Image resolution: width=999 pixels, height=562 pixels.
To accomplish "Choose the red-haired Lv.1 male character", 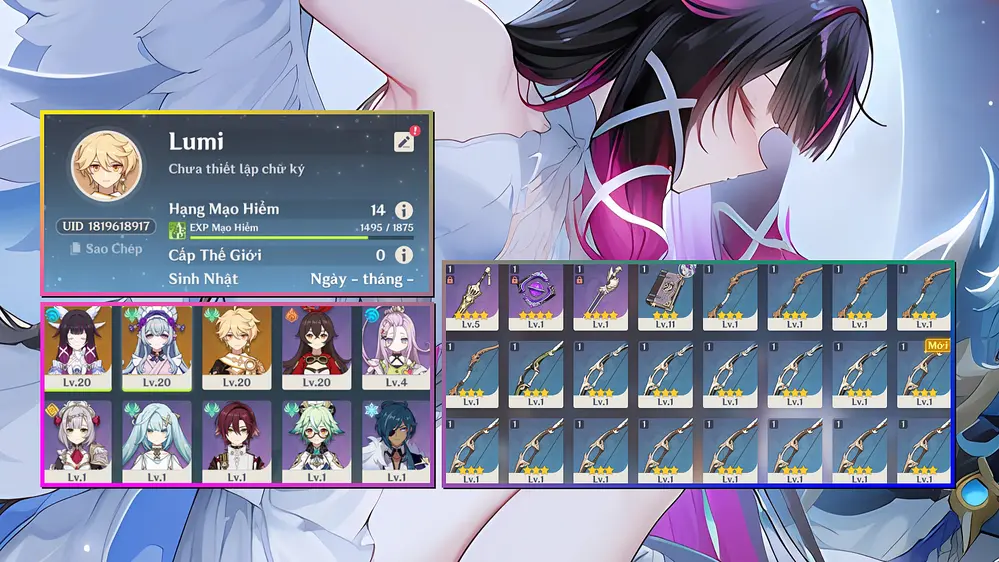I will (x=236, y=441).
